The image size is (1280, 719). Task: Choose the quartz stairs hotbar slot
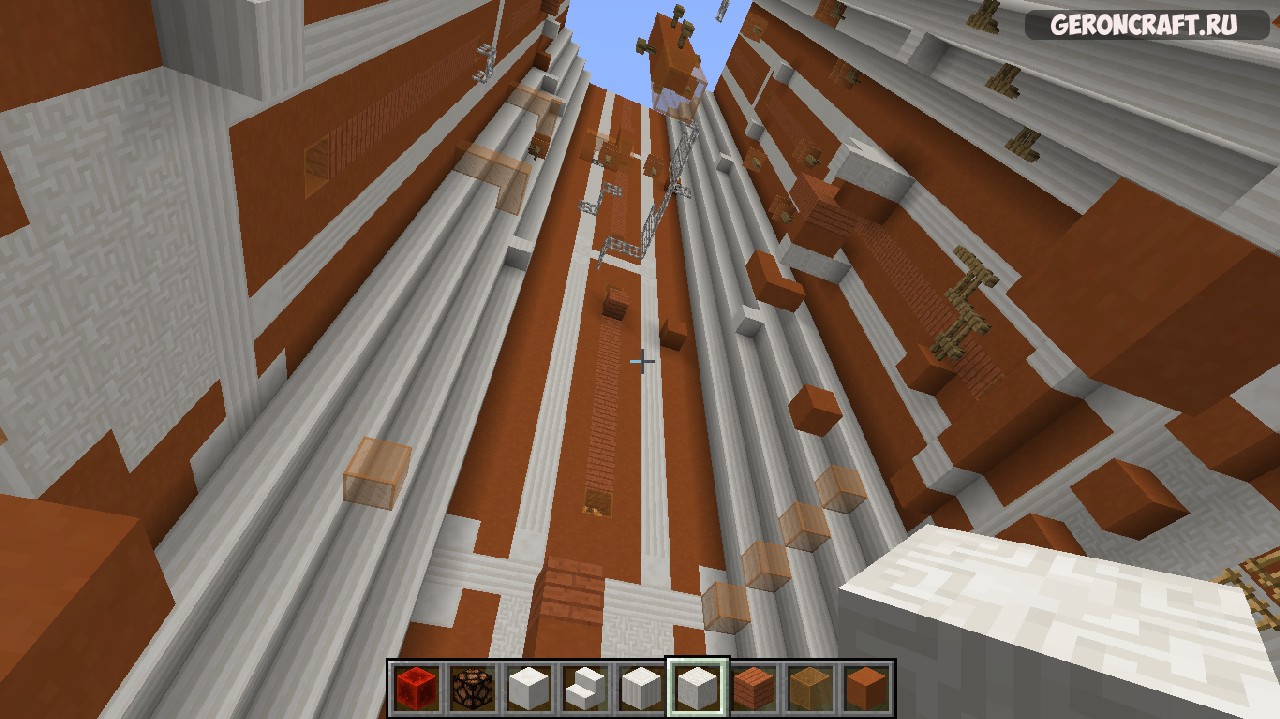pyautogui.click(x=585, y=688)
